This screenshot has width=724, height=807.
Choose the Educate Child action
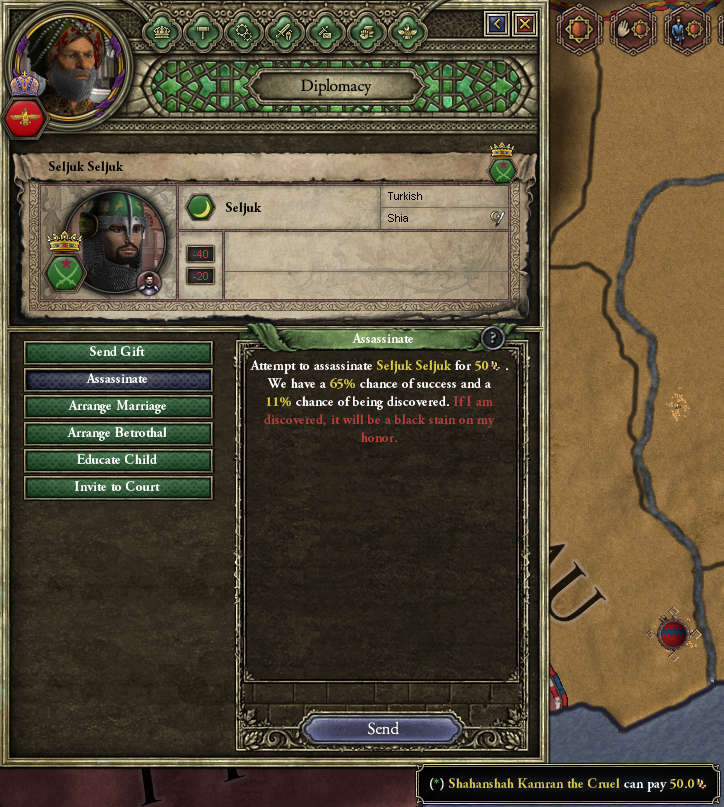pos(118,460)
